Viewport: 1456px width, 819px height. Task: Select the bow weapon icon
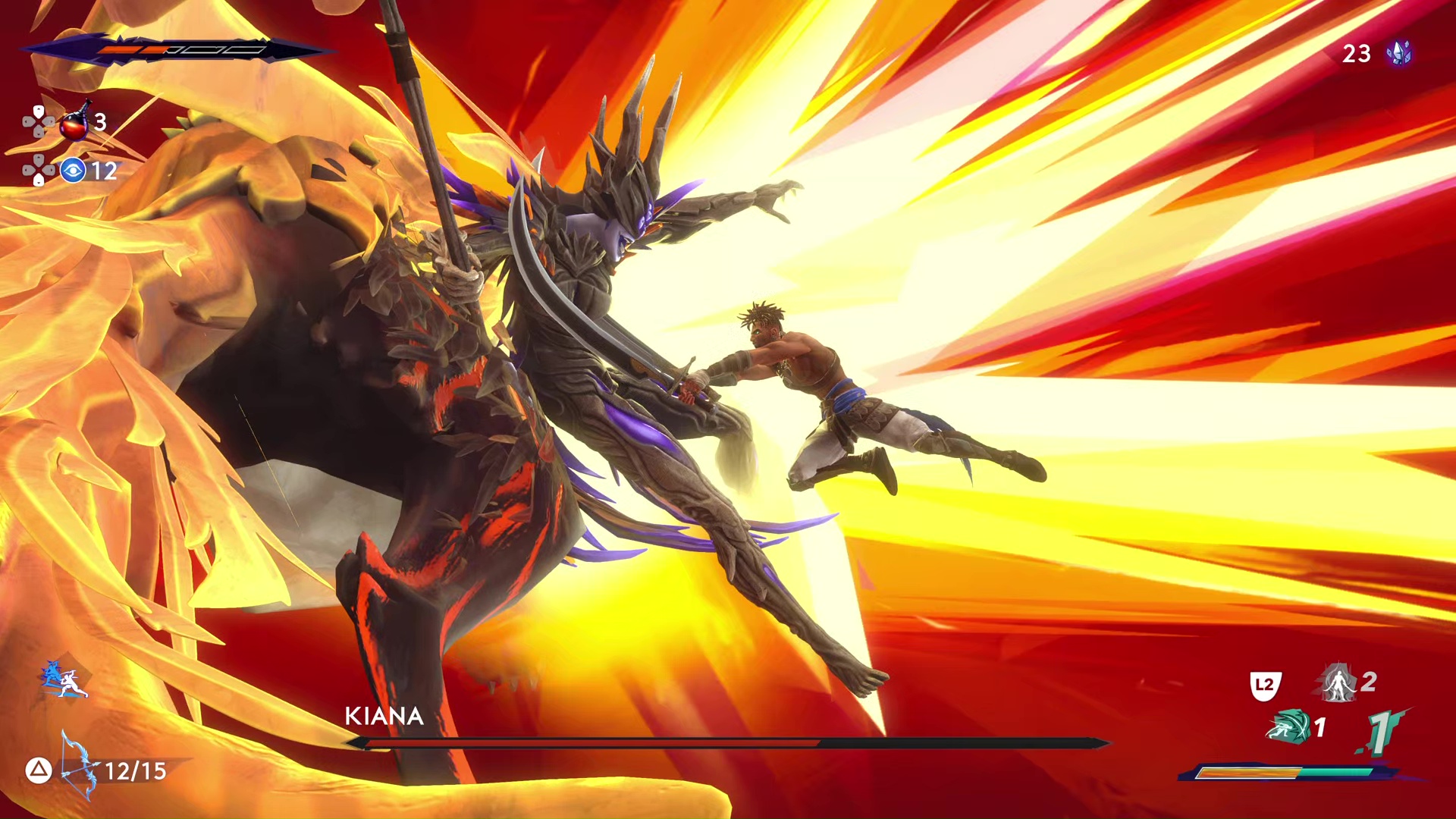(80, 766)
